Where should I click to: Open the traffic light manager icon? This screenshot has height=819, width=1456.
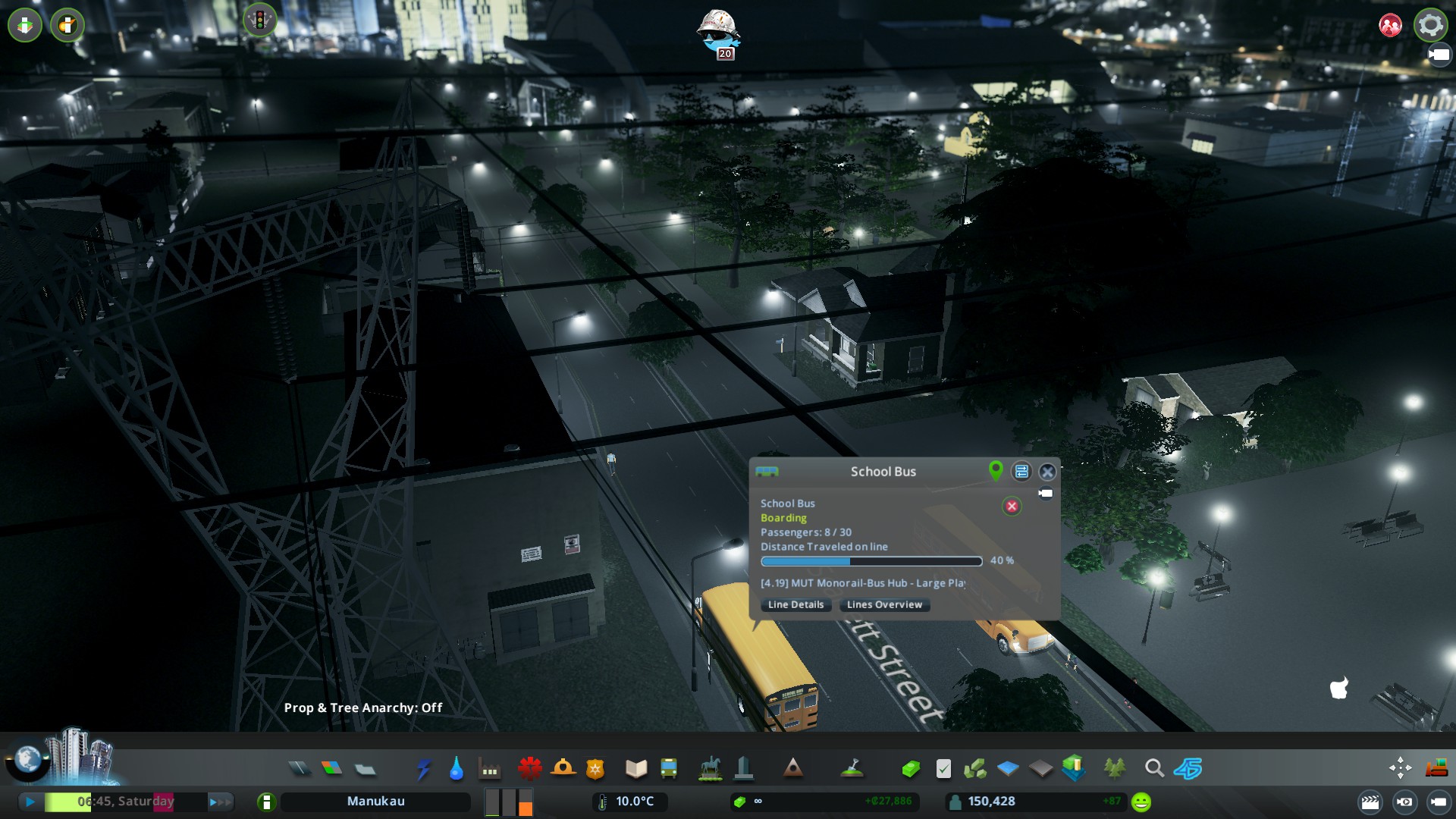259,20
